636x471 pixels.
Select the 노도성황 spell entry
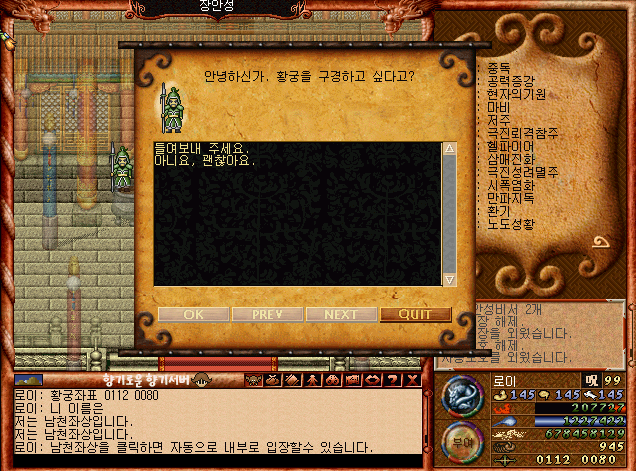(510, 225)
